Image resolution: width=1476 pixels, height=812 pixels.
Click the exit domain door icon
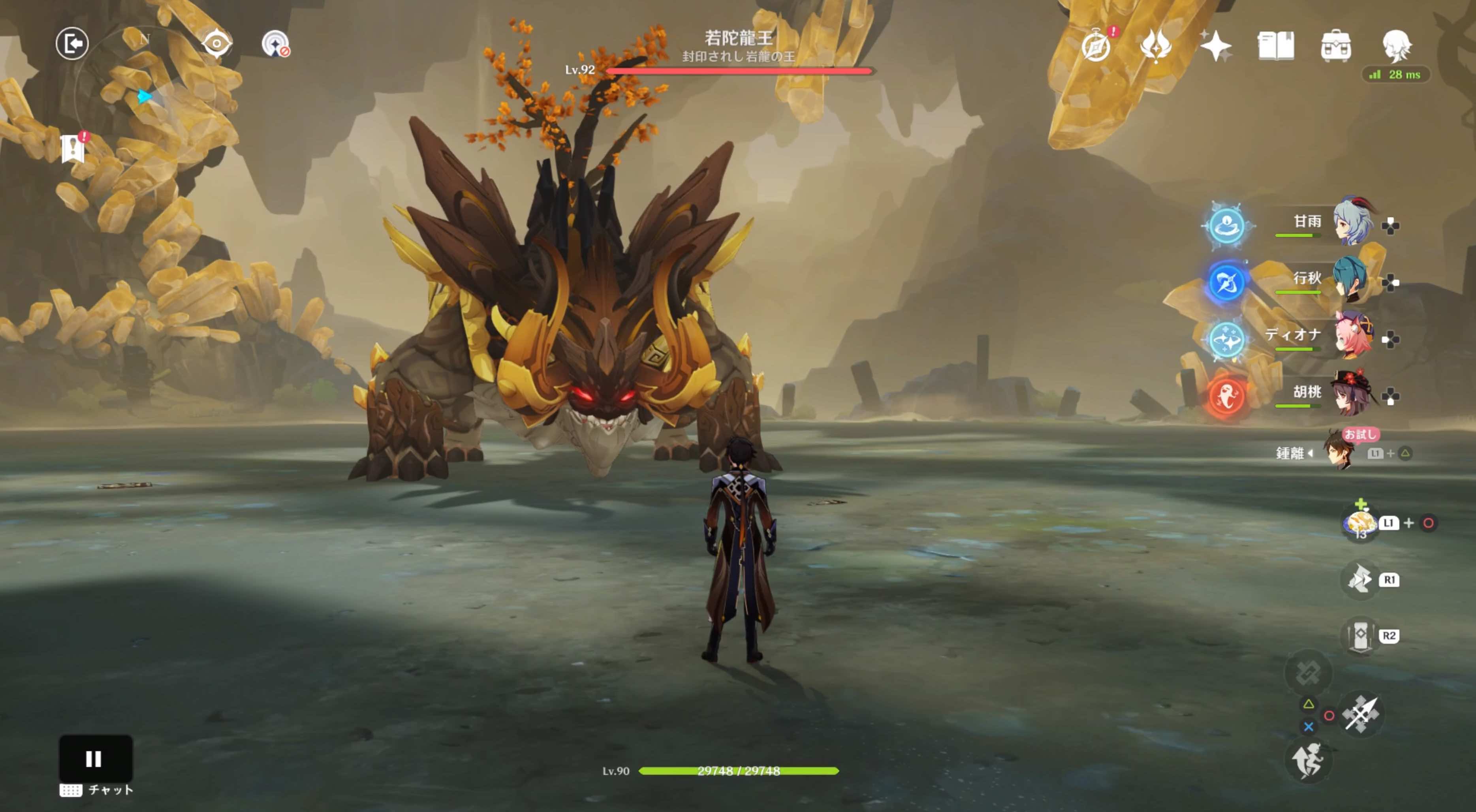pyautogui.click(x=72, y=43)
